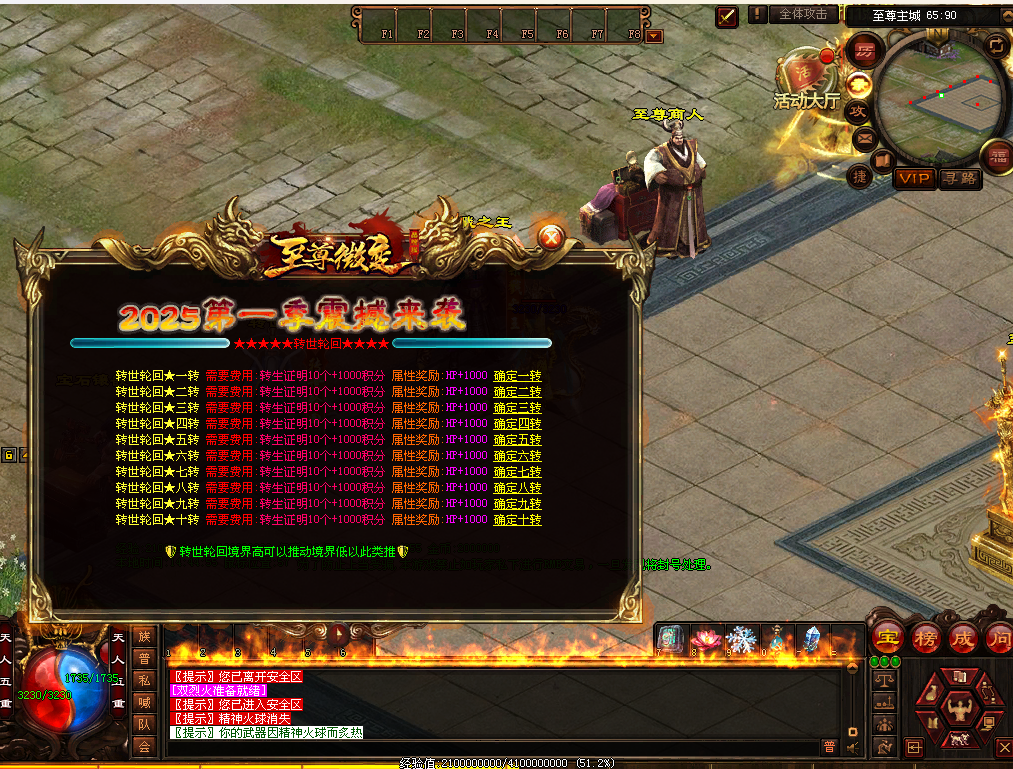Use the pink lotus hotbar item
This screenshot has height=769, width=1013.
coord(706,638)
